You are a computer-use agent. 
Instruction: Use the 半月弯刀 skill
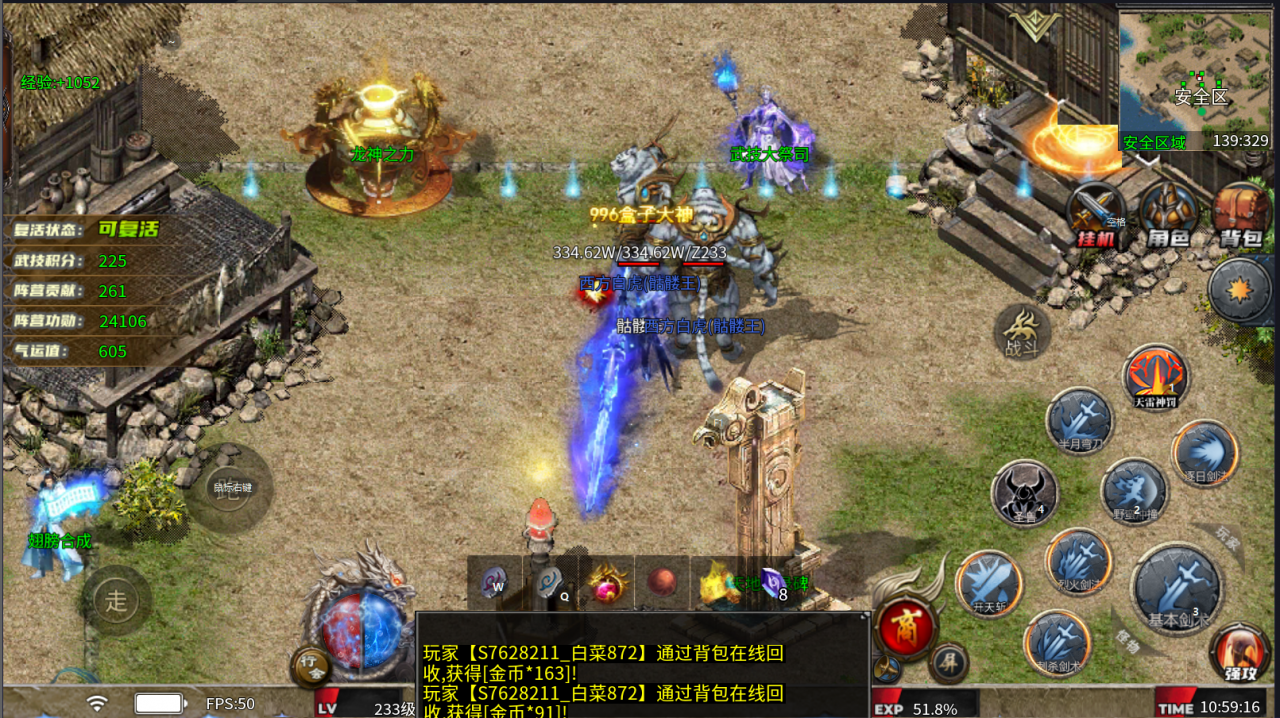[x=1080, y=420]
